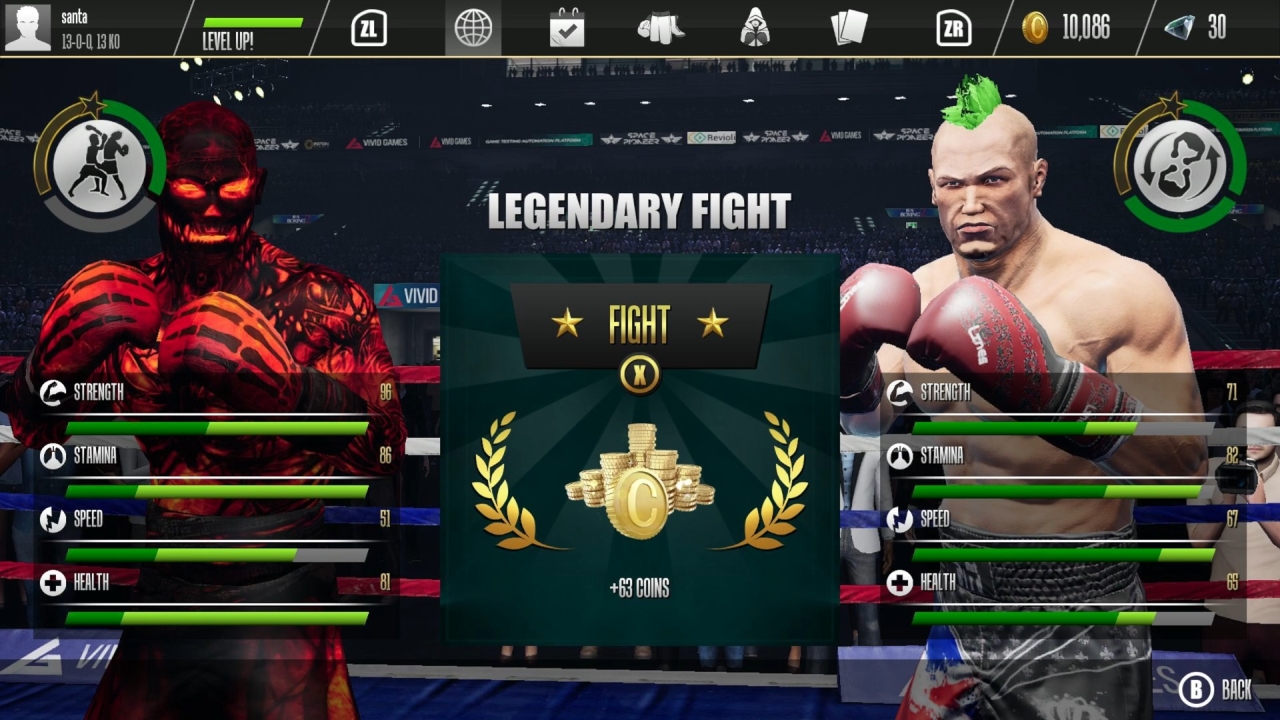Click the B Back button
The image size is (1280, 720).
pos(1210,690)
